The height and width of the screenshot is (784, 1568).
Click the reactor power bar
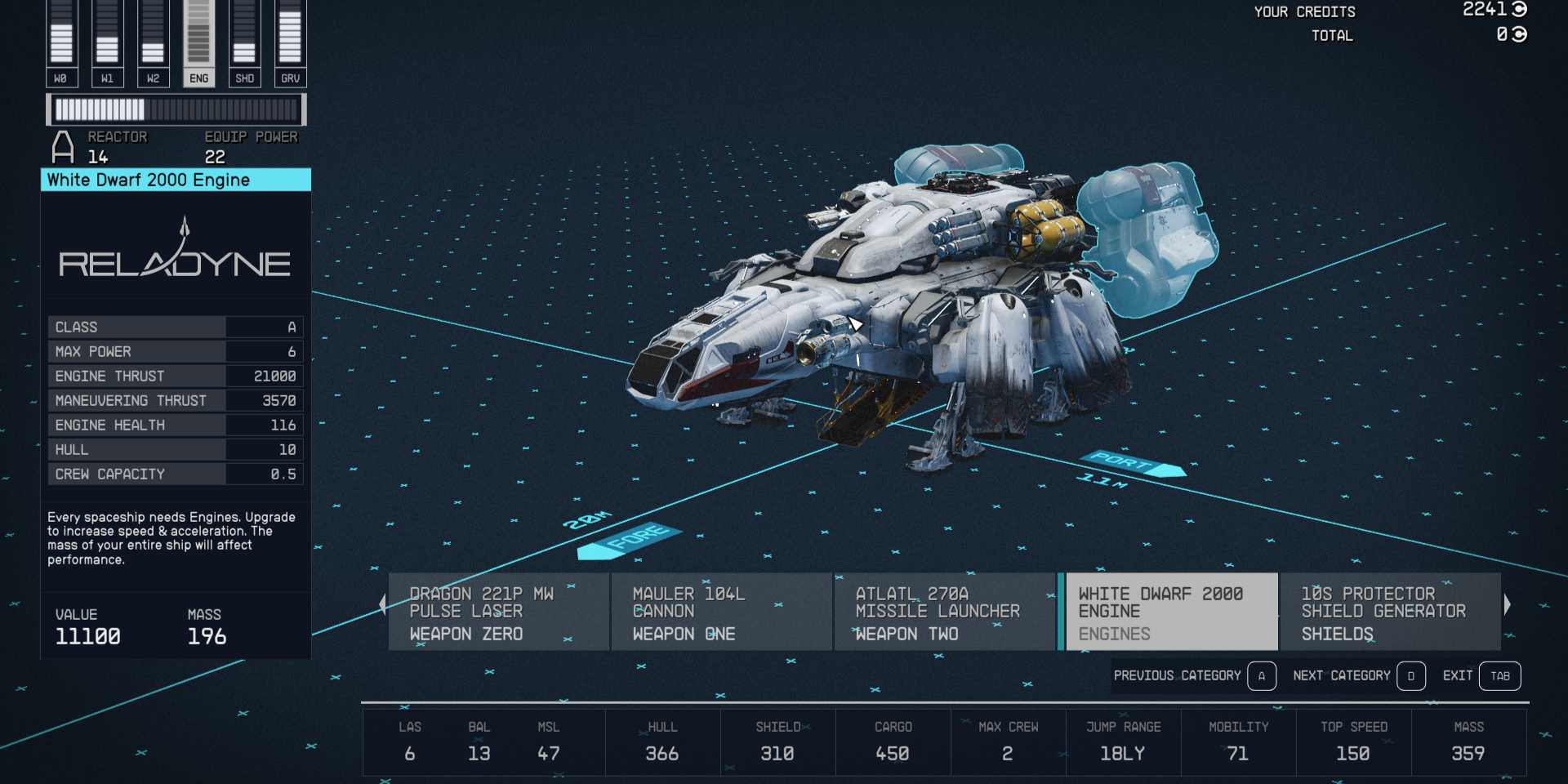click(176, 107)
